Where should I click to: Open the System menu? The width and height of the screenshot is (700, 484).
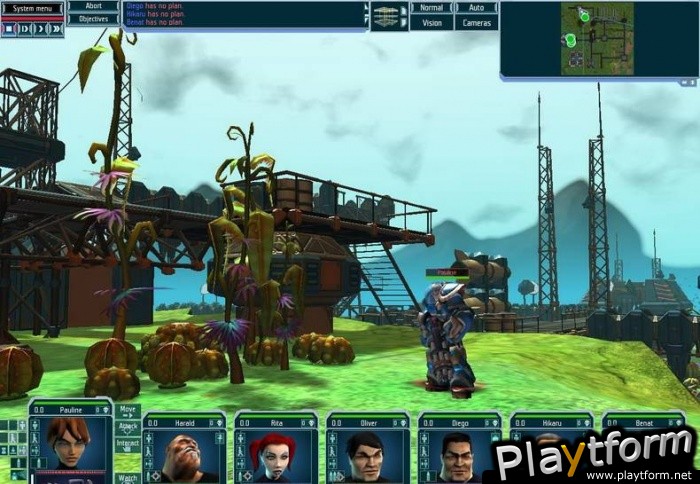32,7
